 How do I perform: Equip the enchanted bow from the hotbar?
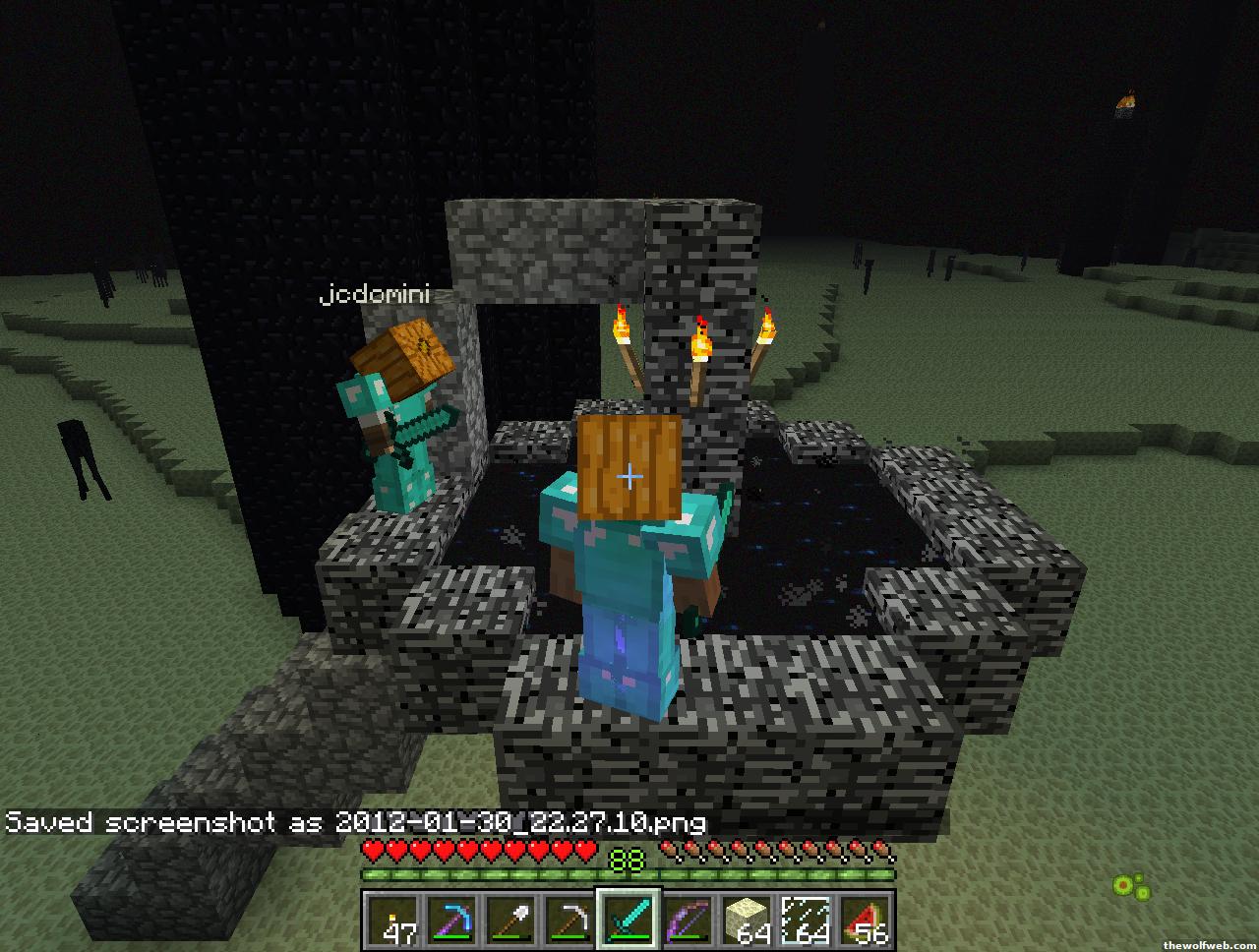click(689, 921)
